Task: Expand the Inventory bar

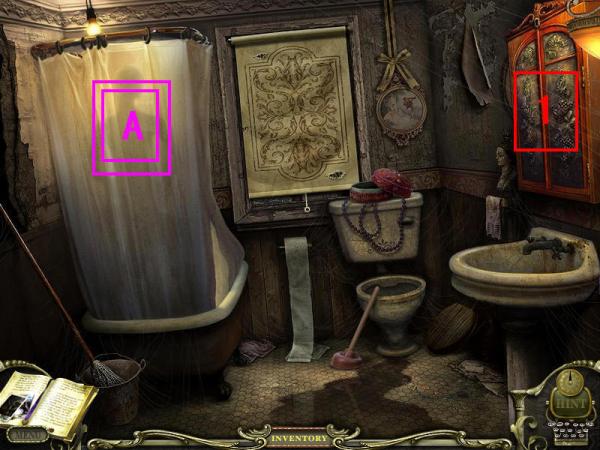Action: pyautogui.click(x=298, y=438)
